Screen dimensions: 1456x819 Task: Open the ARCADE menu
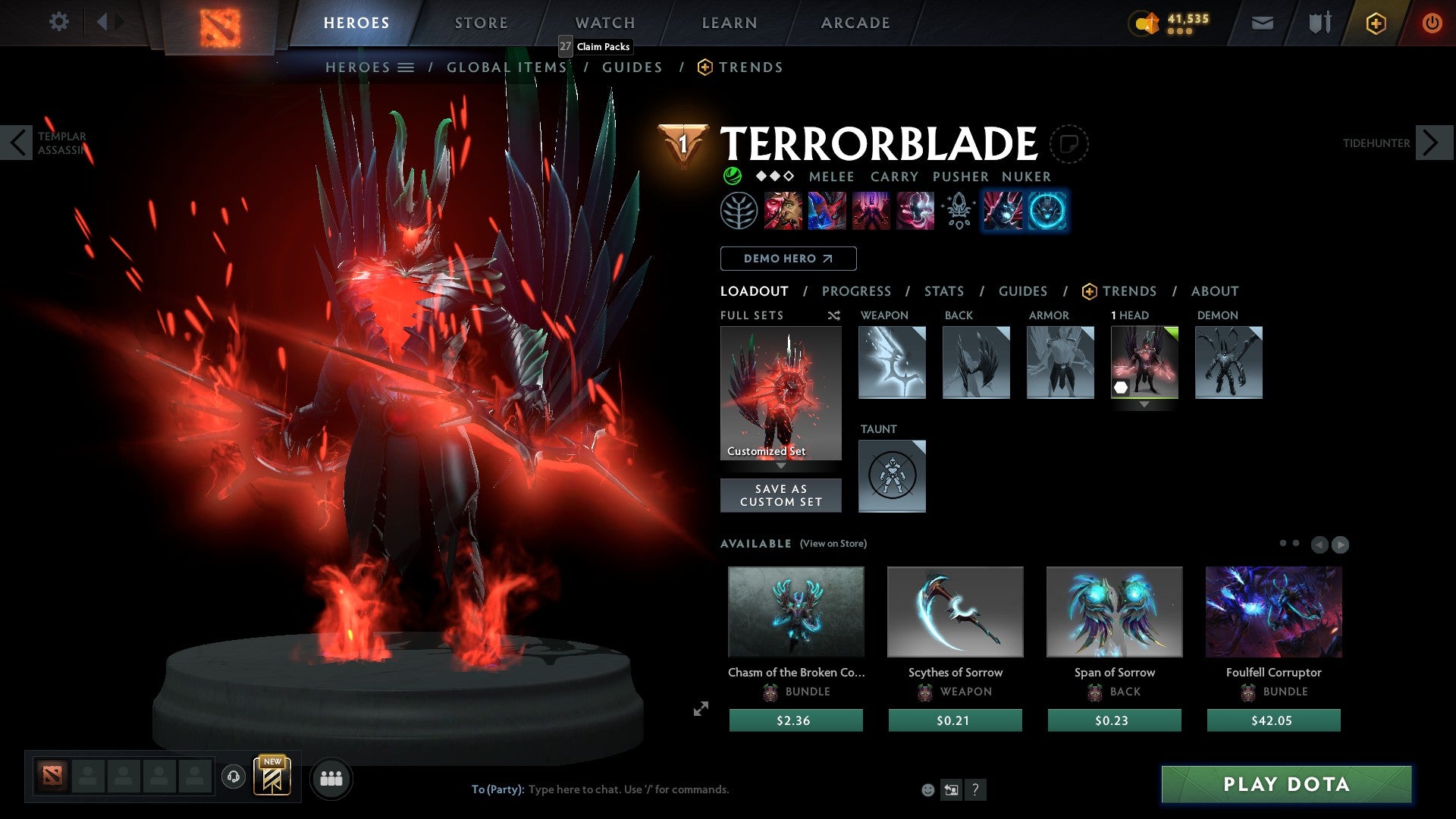pyautogui.click(x=855, y=22)
